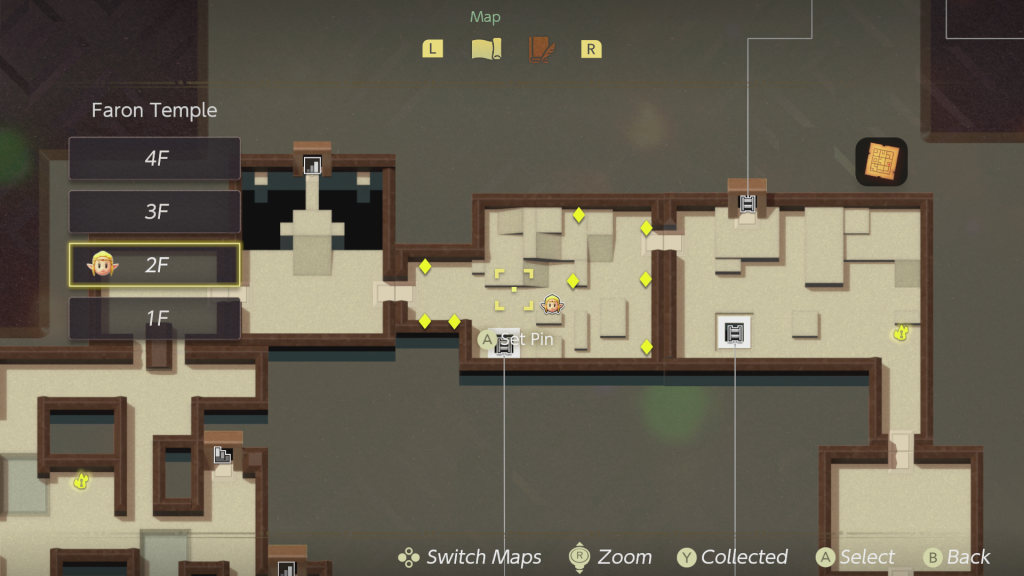Switch to the 3F floor map
The height and width of the screenshot is (576, 1024).
[x=155, y=211]
